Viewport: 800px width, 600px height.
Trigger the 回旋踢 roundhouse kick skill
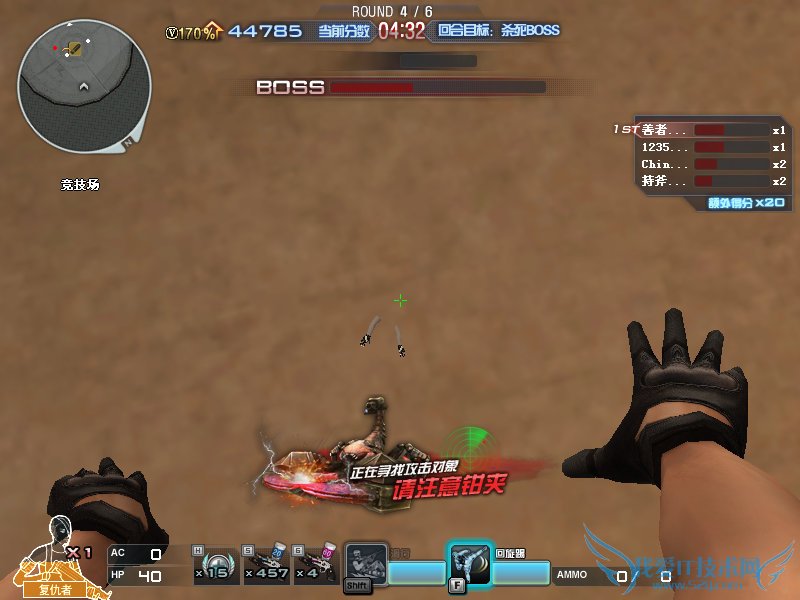(x=469, y=565)
